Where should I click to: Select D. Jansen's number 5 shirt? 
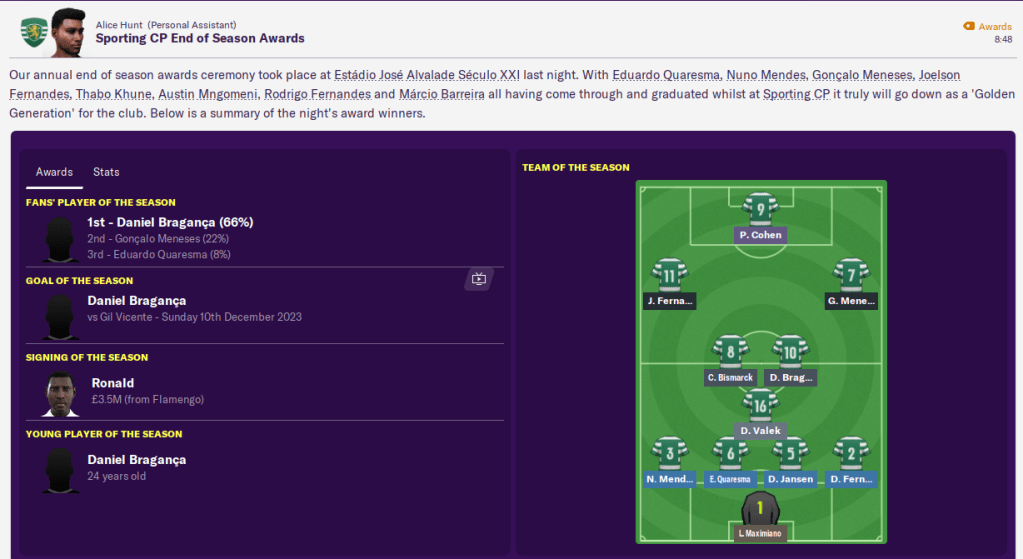790,454
